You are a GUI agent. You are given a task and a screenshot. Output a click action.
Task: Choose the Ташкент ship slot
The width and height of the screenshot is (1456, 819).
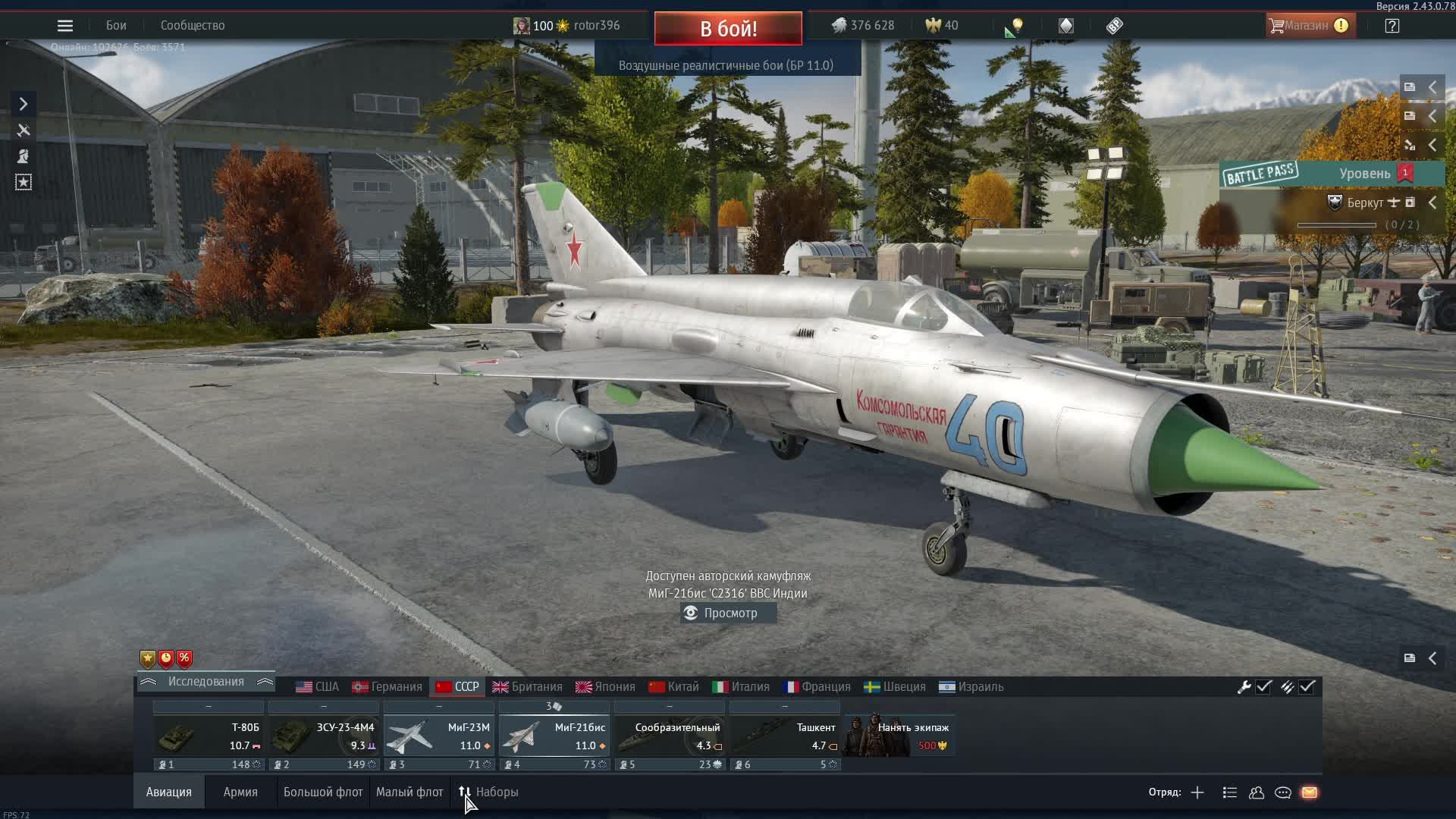click(x=785, y=736)
